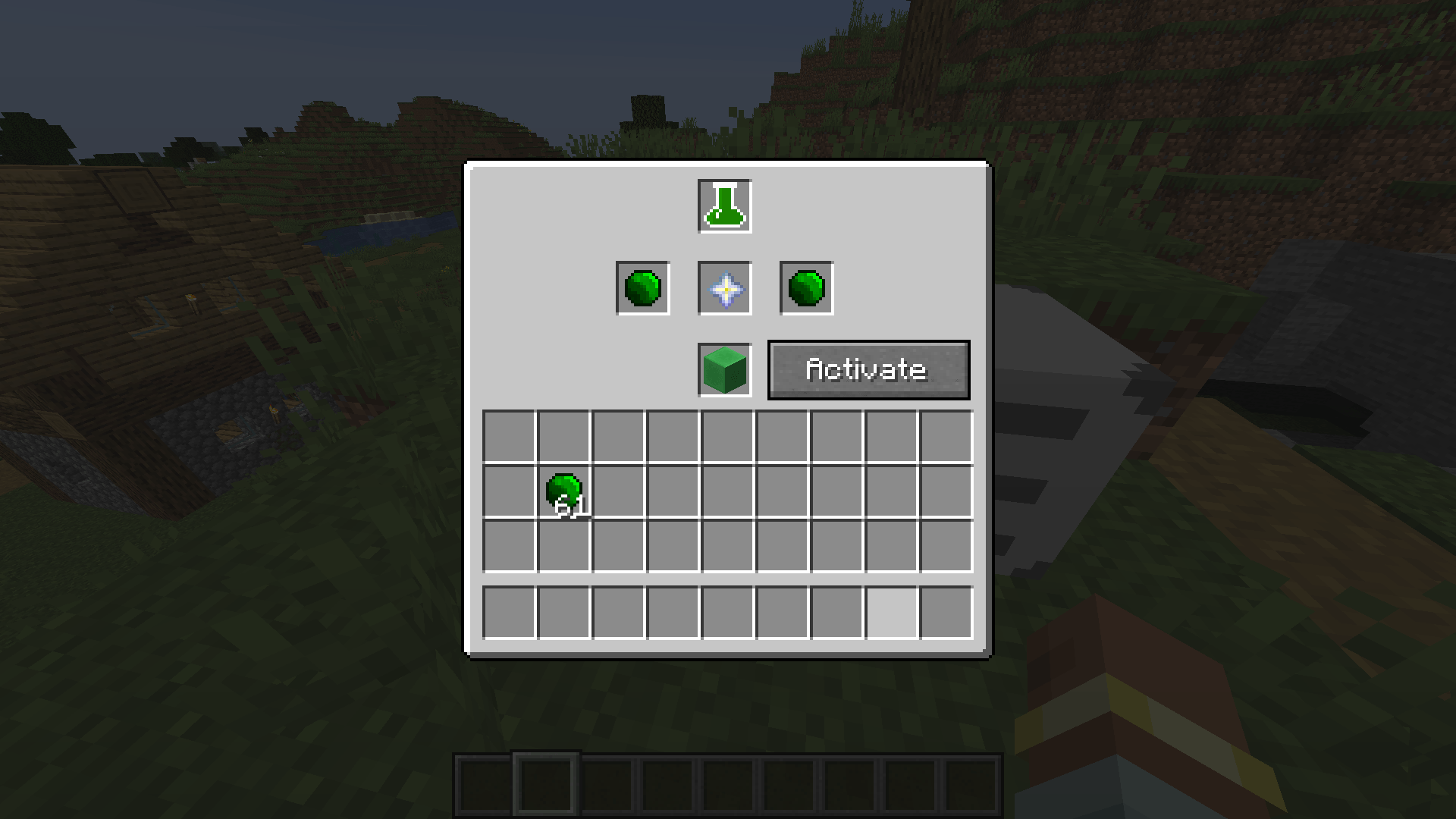Click Activate to start the experiment
This screenshot has height=819, width=1456.
pos(868,369)
